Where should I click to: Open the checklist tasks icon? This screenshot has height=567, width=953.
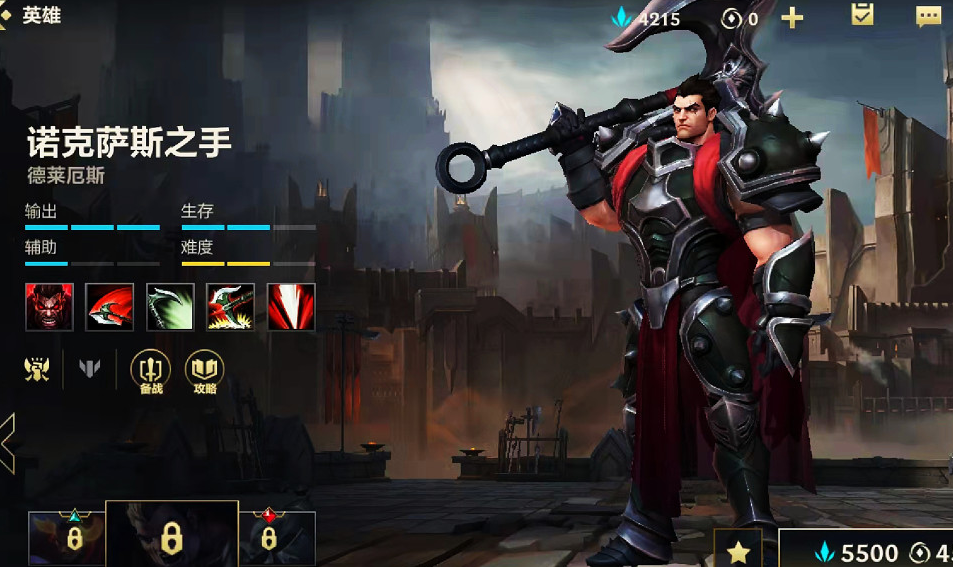coord(861,15)
